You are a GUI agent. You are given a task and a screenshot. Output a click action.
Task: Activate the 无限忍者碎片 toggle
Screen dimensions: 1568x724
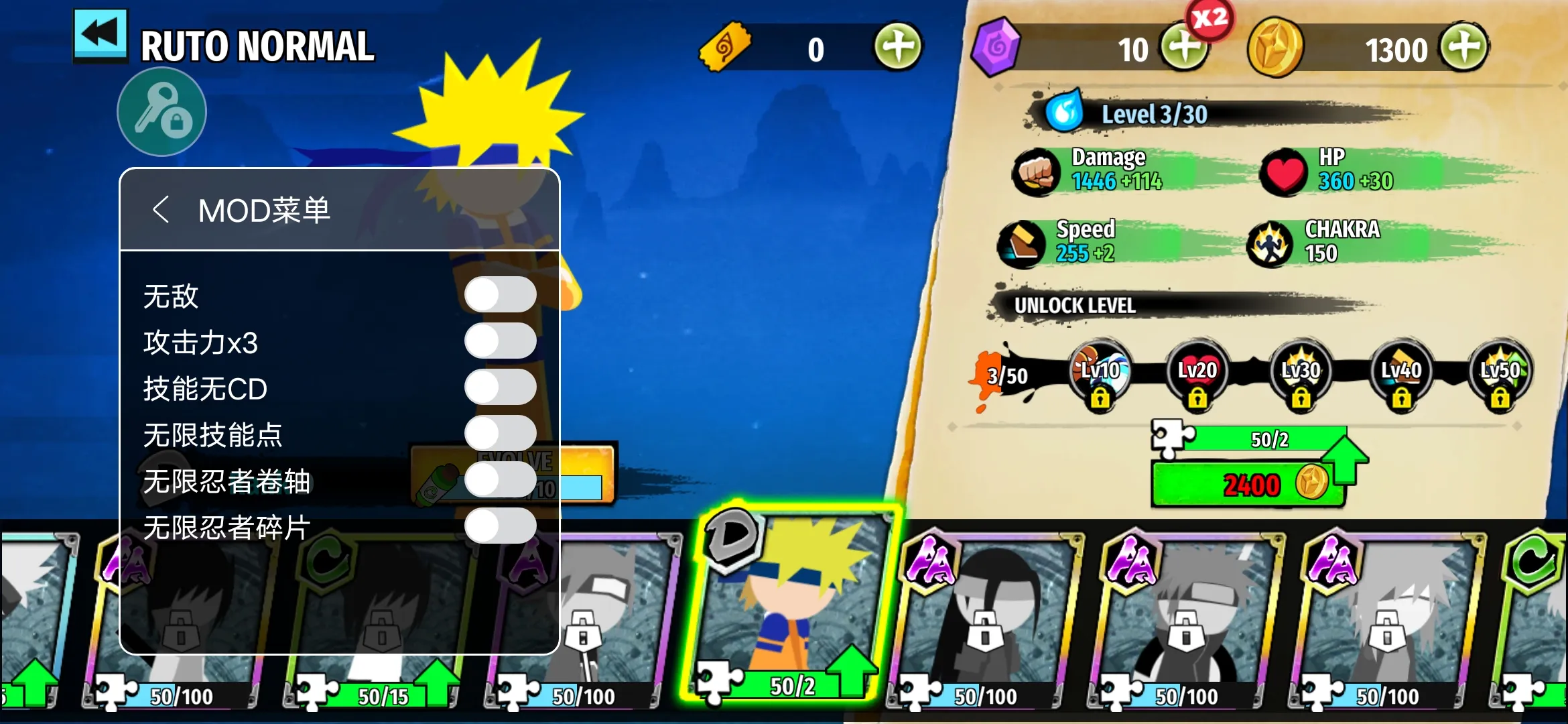point(500,526)
